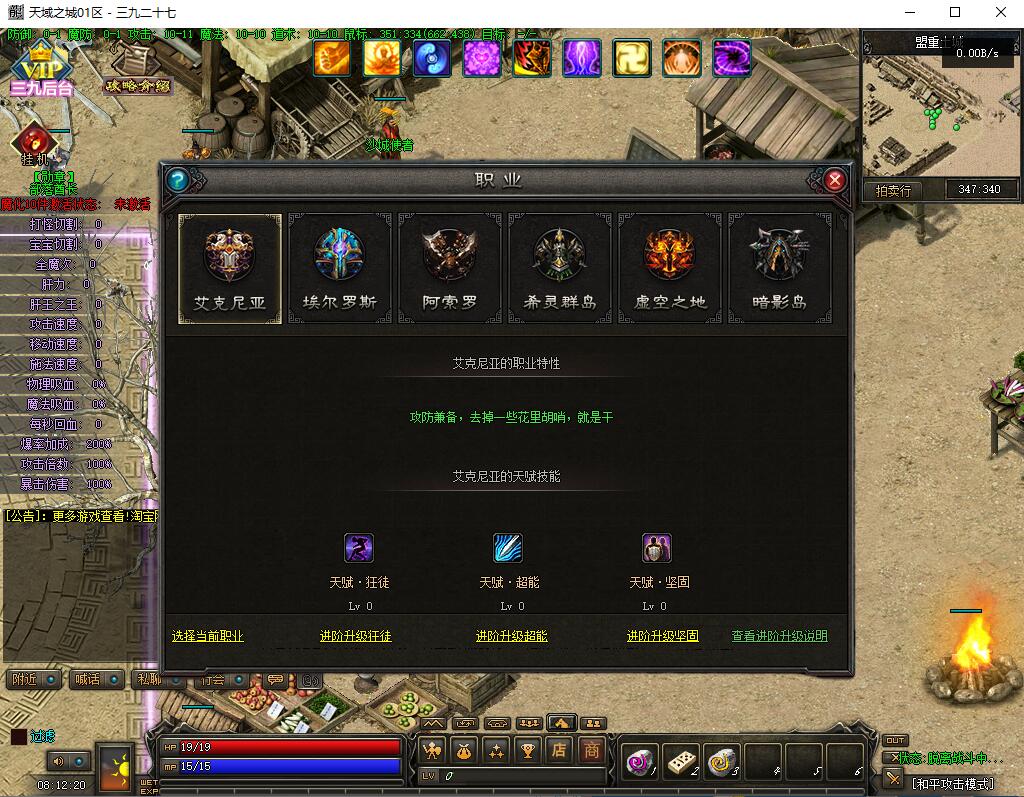Pick the 希灵群岛 class
The height and width of the screenshot is (797, 1024).
pyautogui.click(x=559, y=267)
